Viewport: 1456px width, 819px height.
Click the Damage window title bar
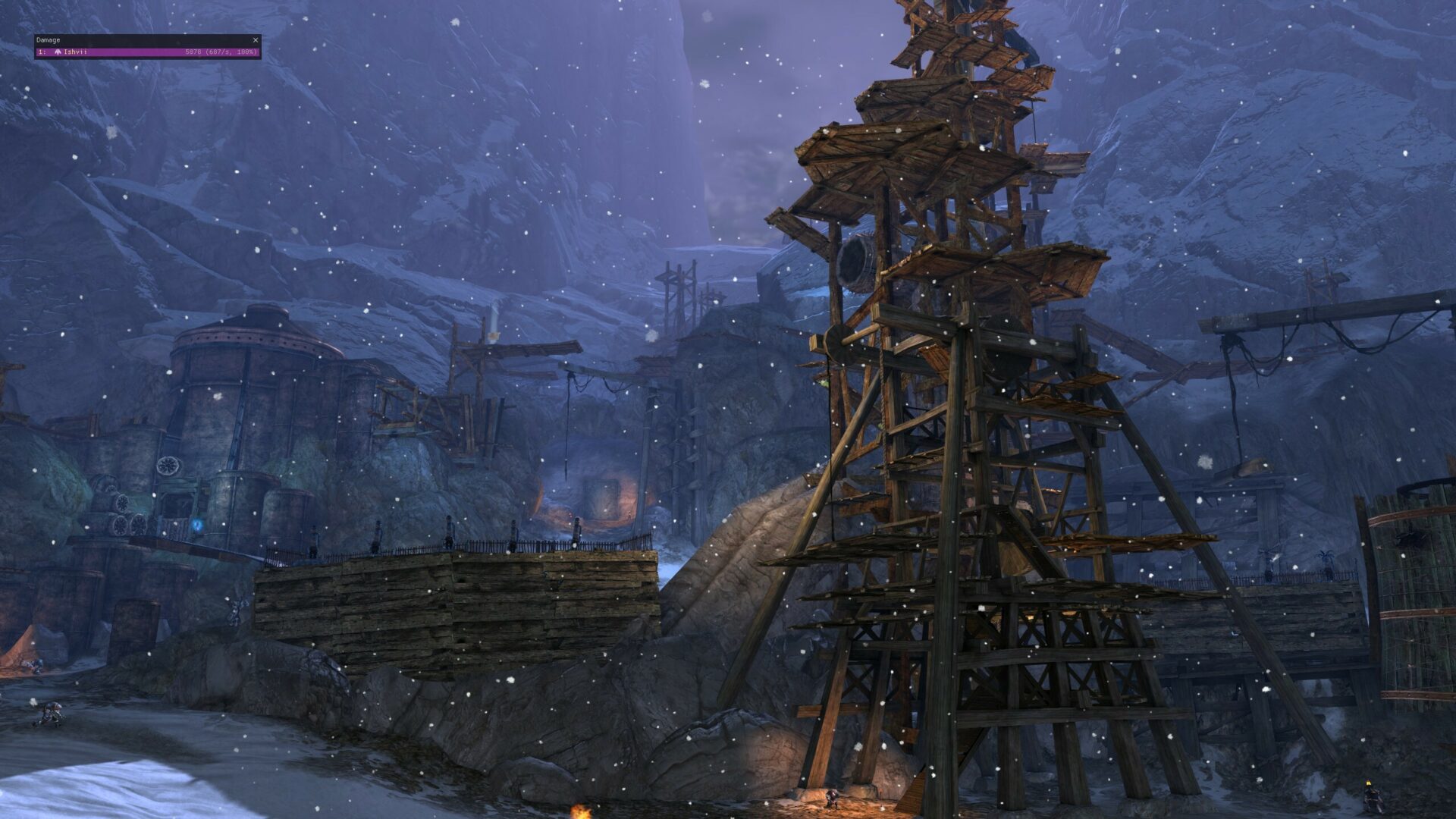(x=136, y=40)
